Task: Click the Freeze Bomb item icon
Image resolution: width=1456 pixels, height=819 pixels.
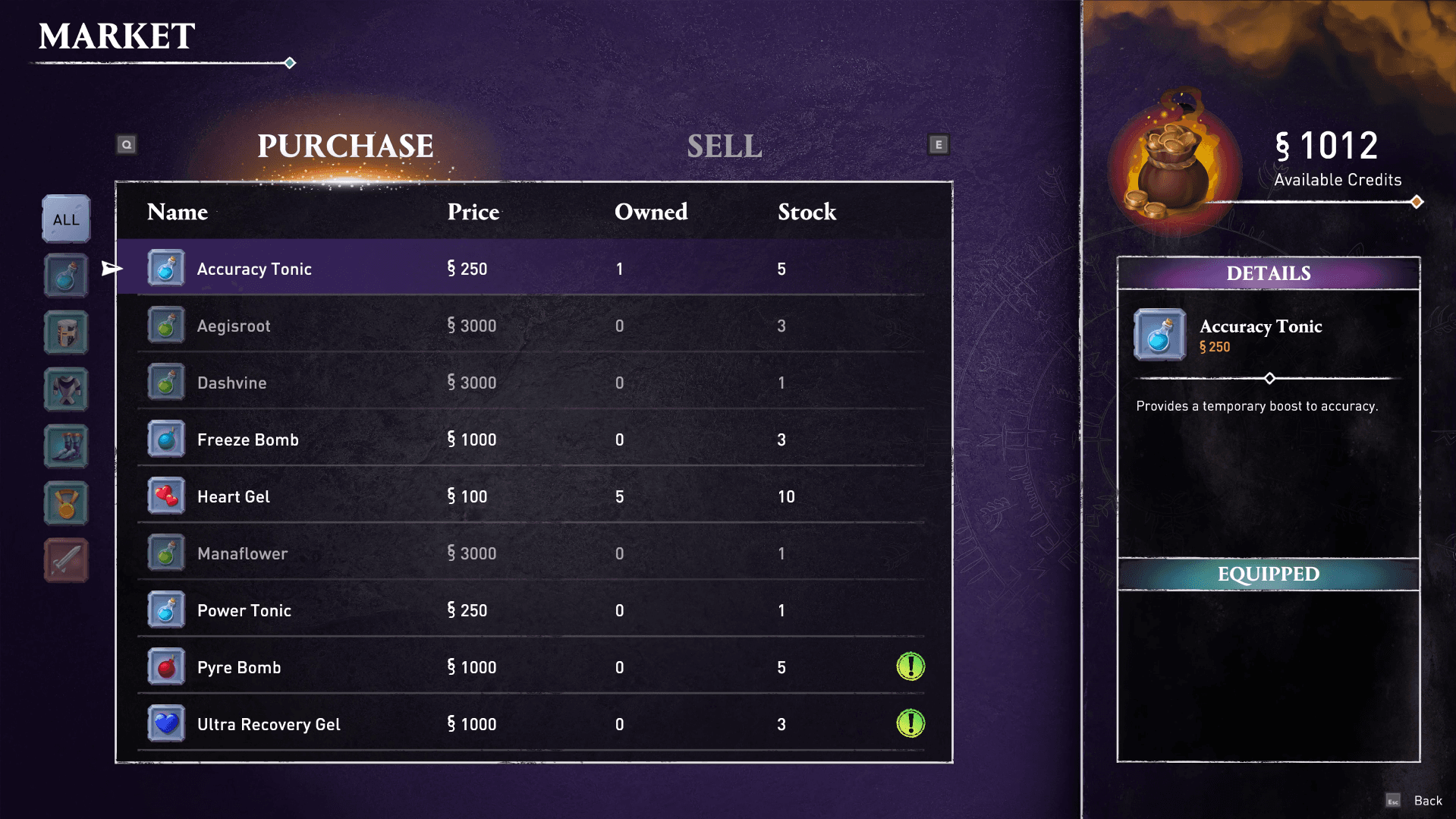Action: tap(165, 439)
